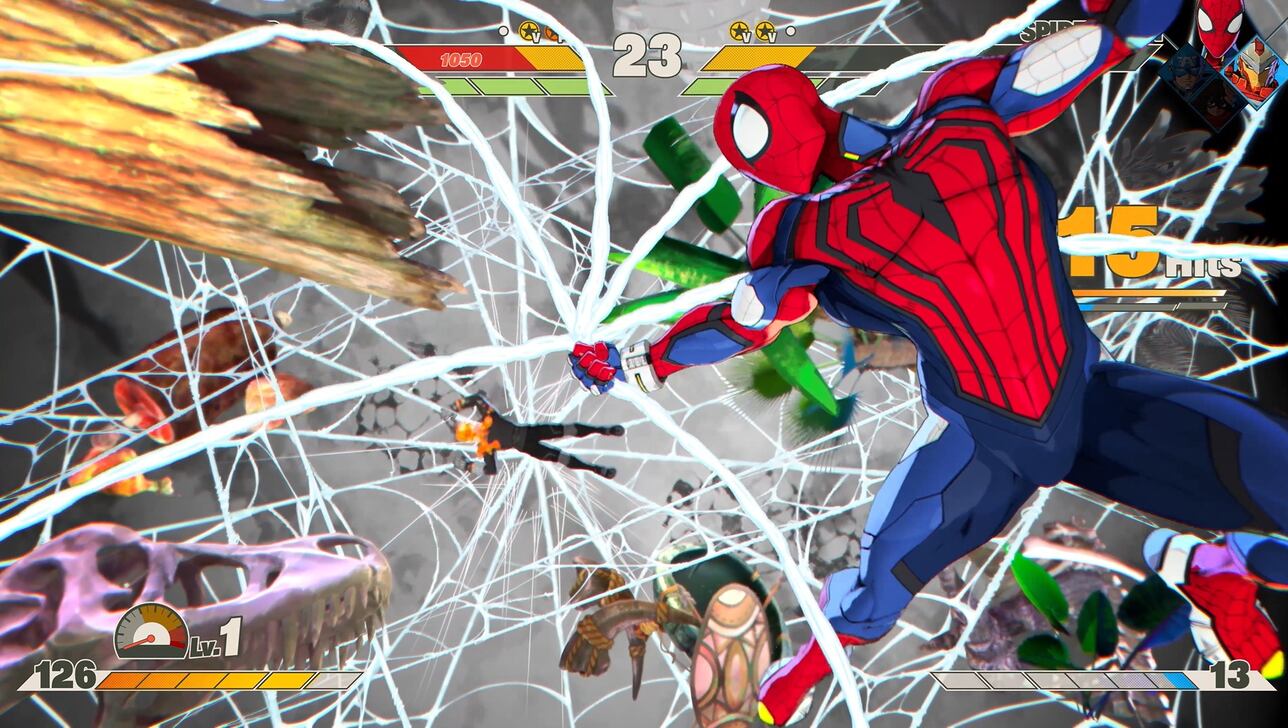The image size is (1288, 728).
Task: Click the 1050 damage readout on the health bar
Action: tap(458, 59)
